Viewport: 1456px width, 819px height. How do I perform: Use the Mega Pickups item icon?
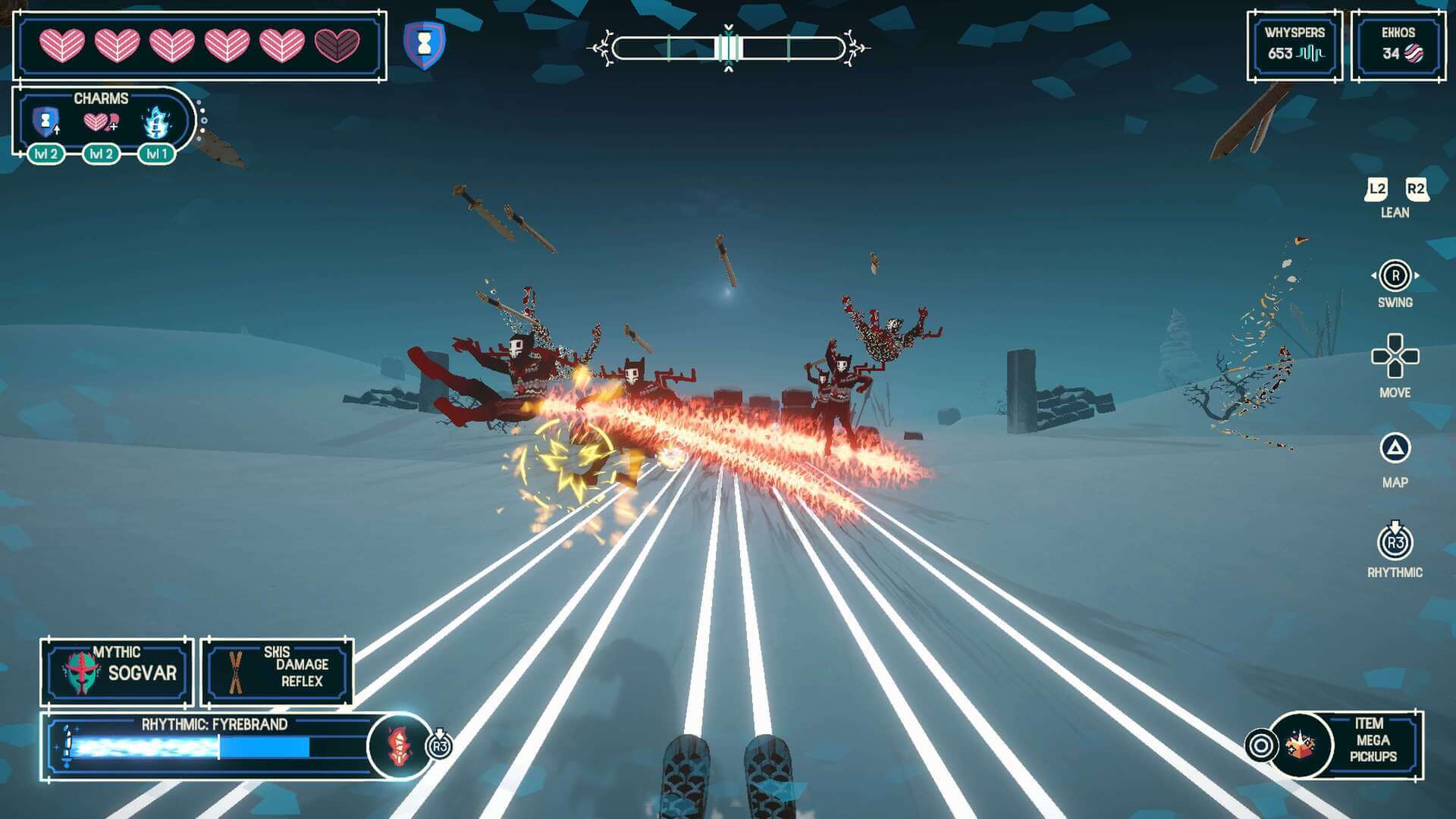point(1302,745)
